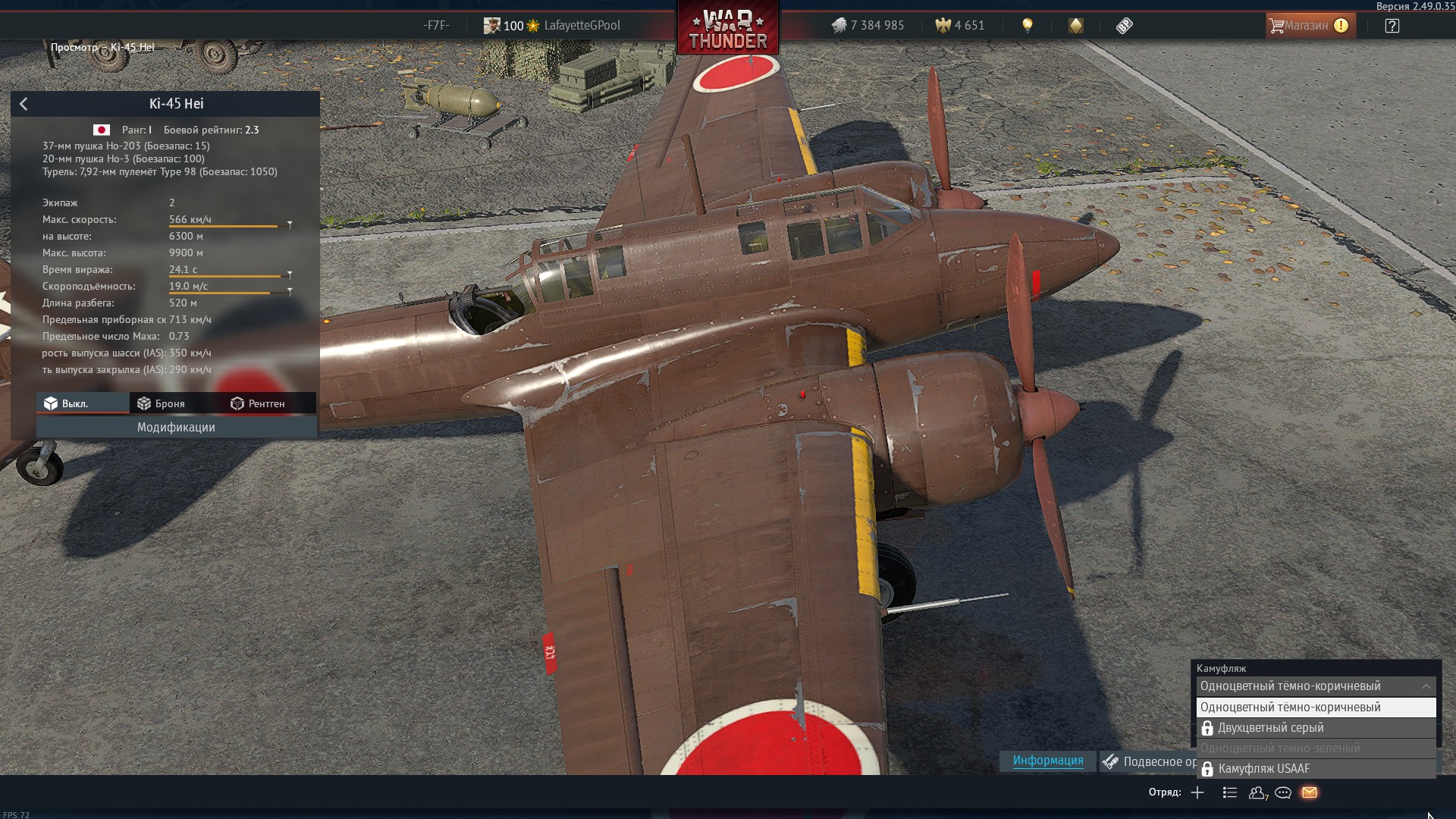The image size is (1456, 819).
Task: Open the Информация tab
Action: click(1048, 761)
